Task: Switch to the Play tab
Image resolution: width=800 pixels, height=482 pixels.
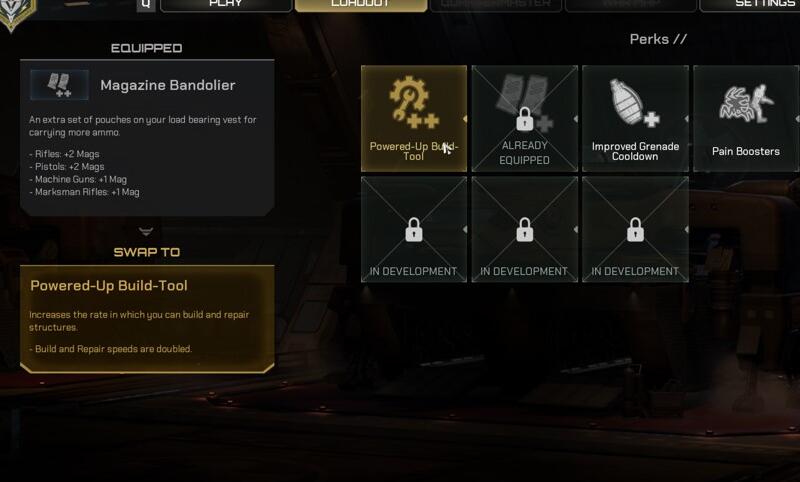Action: [x=225, y=5]
